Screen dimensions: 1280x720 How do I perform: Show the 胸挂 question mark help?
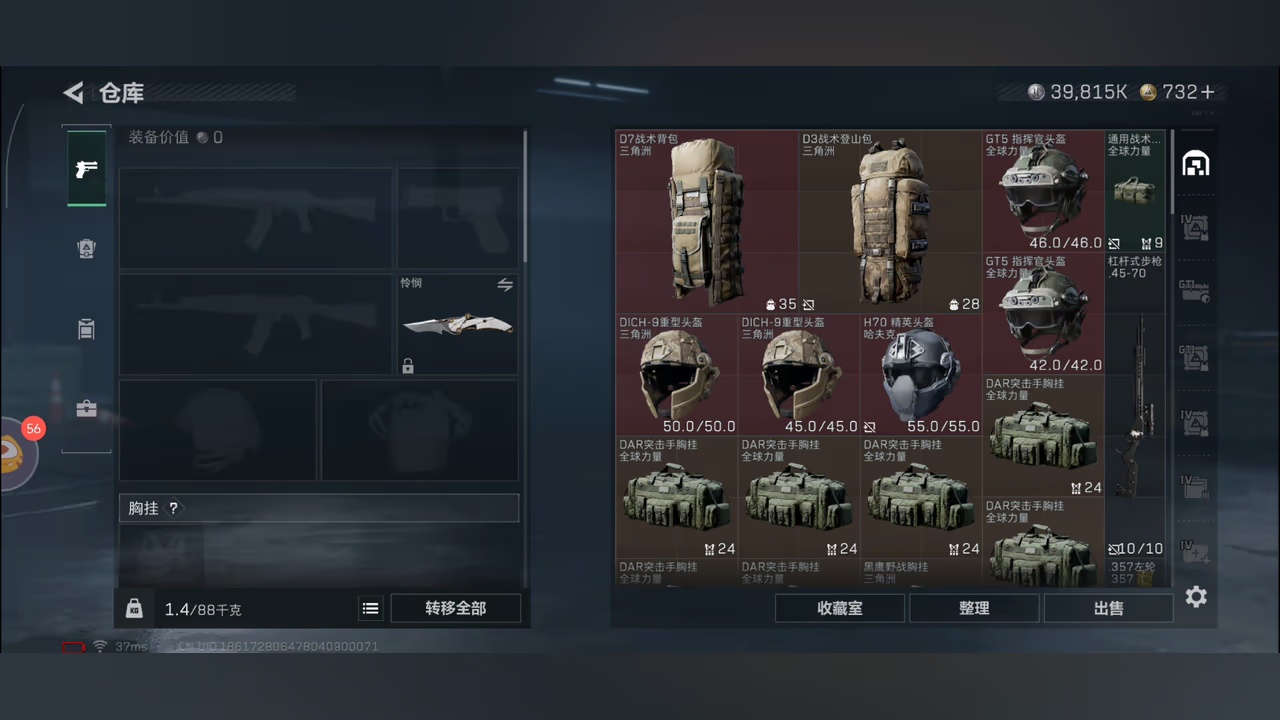[x=173, y=508]
